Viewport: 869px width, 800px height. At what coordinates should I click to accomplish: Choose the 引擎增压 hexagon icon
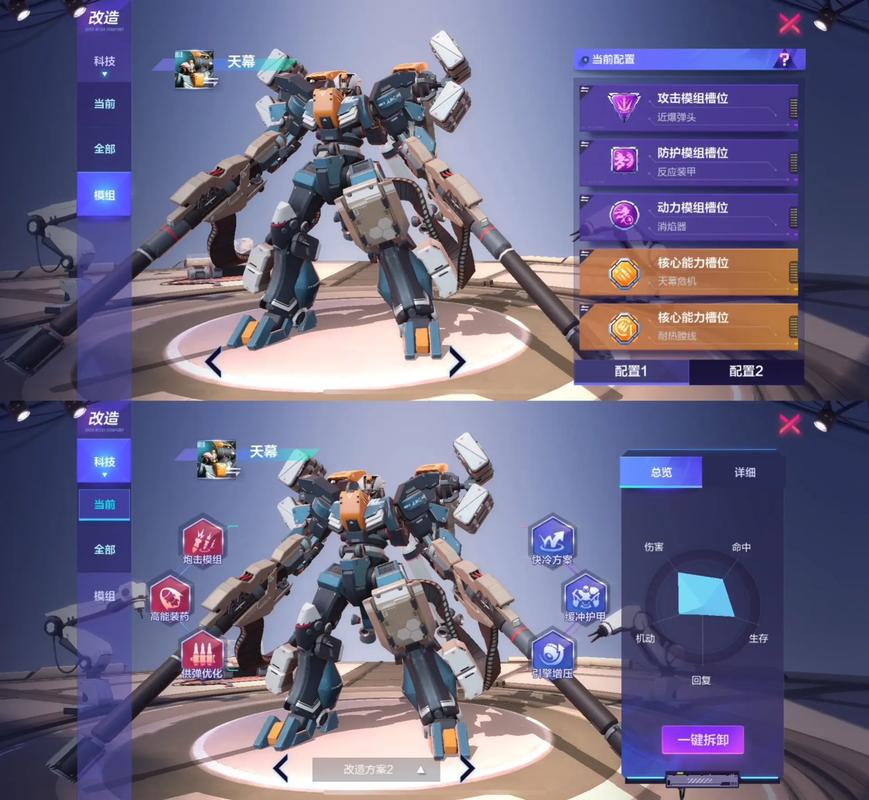[x=552, y=651]
